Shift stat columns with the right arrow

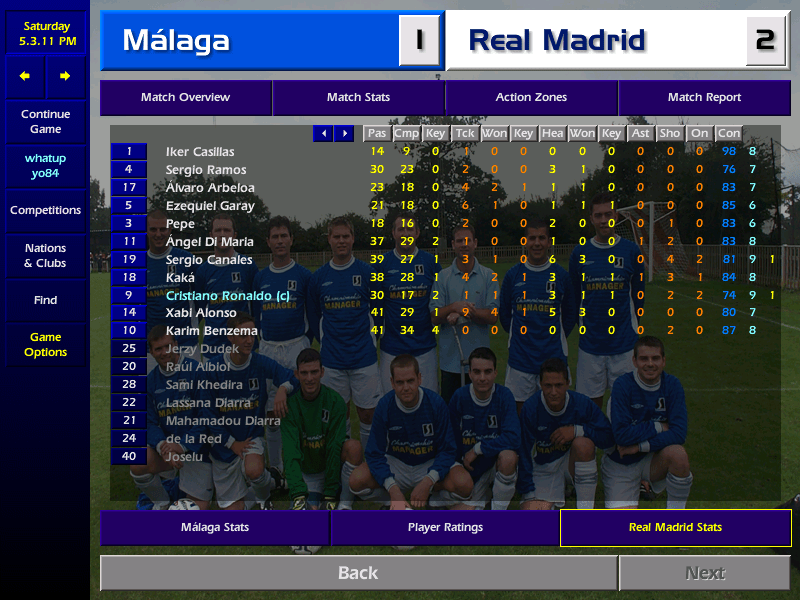(344, 133)
